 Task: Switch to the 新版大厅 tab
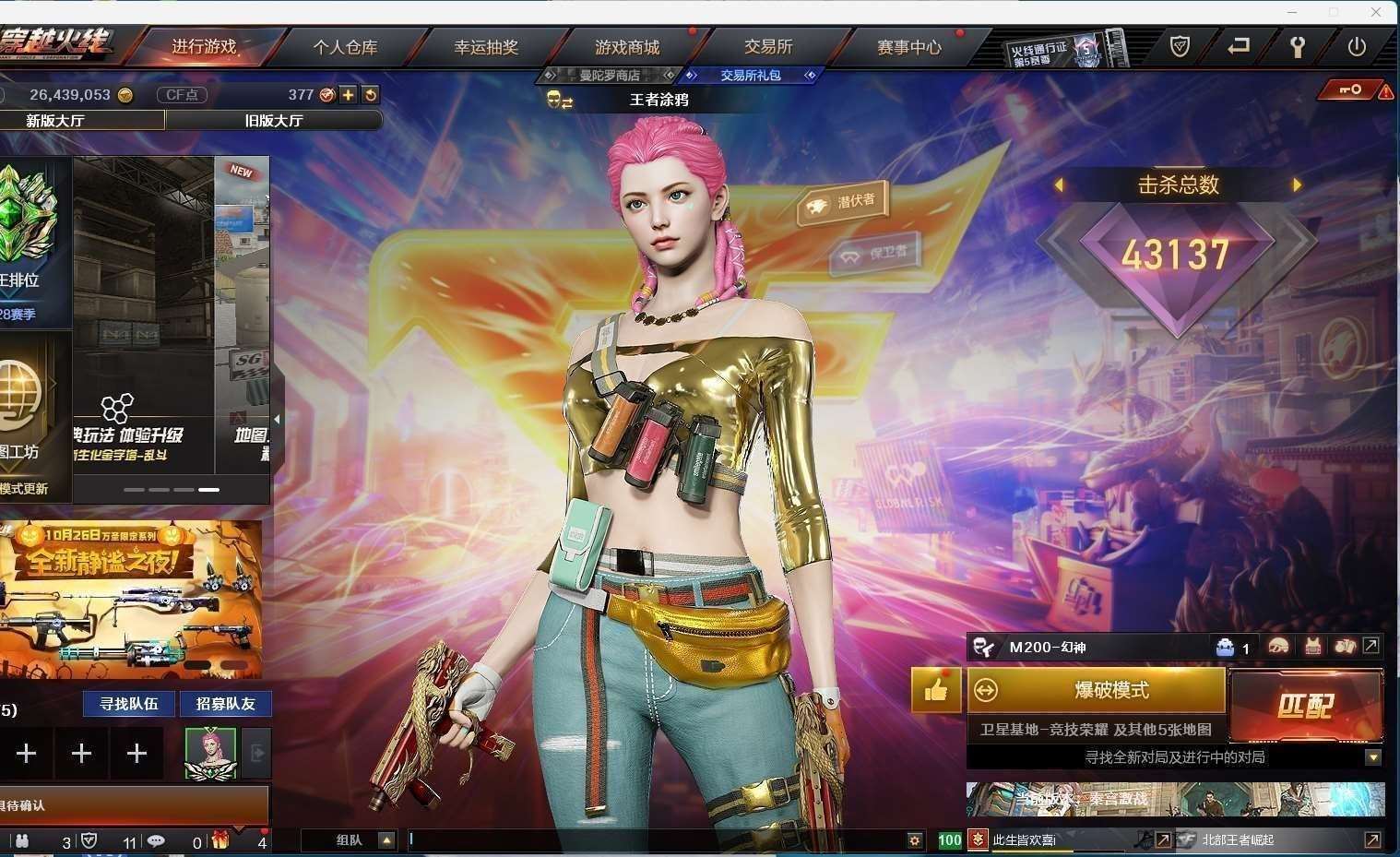click(x=55, y=121)
